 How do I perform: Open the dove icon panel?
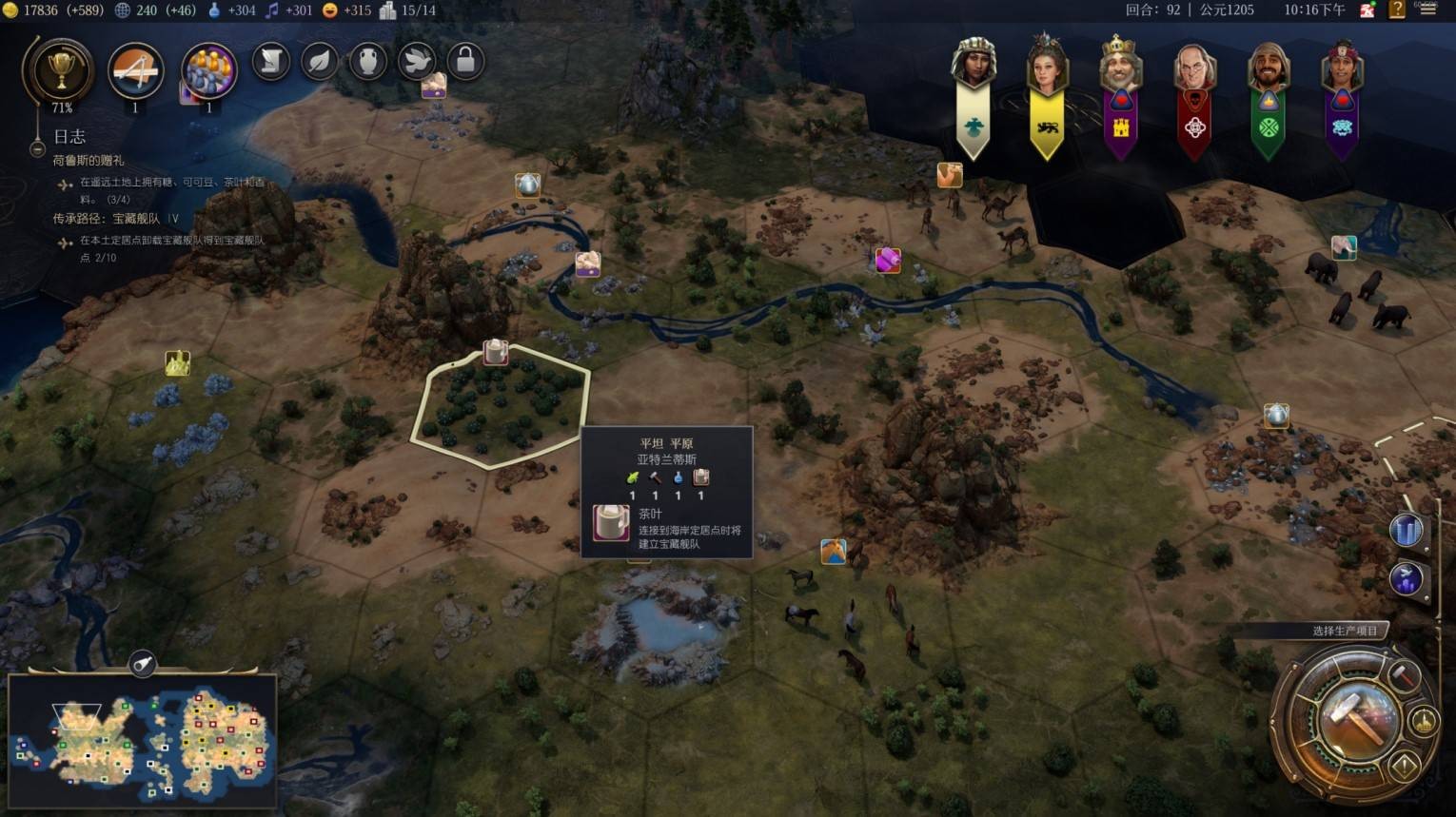click(417, 62)
